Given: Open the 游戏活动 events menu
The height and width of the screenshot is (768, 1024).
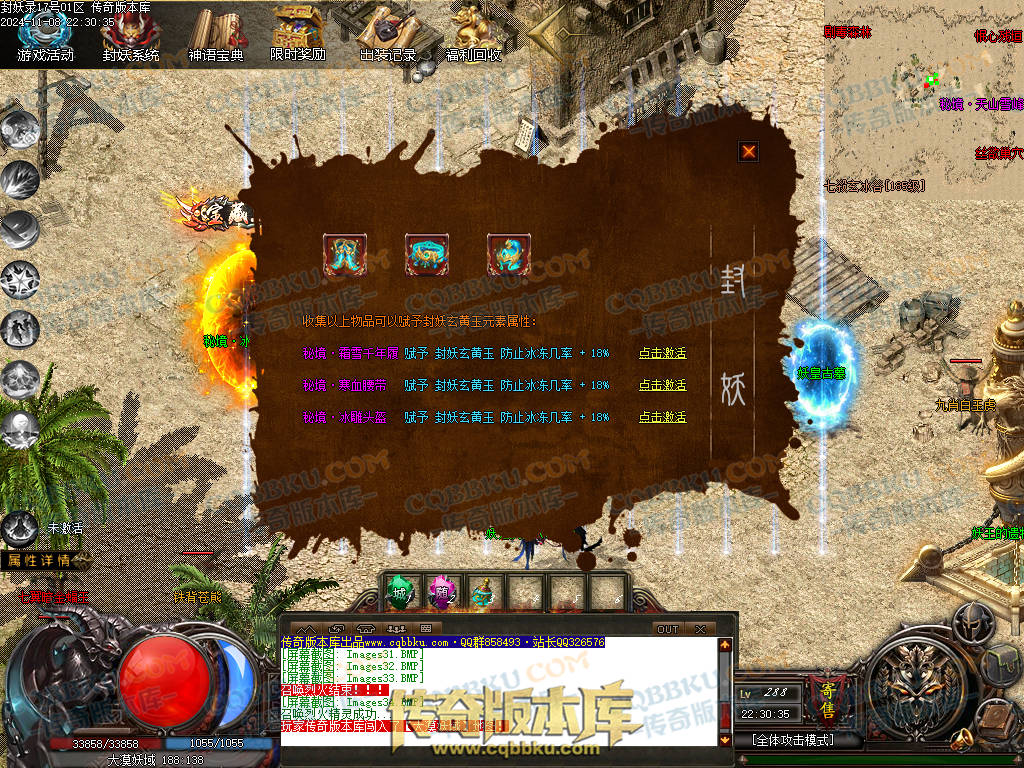Looking at the screenshot, I should pyautogui.click(x=45, y=38).
